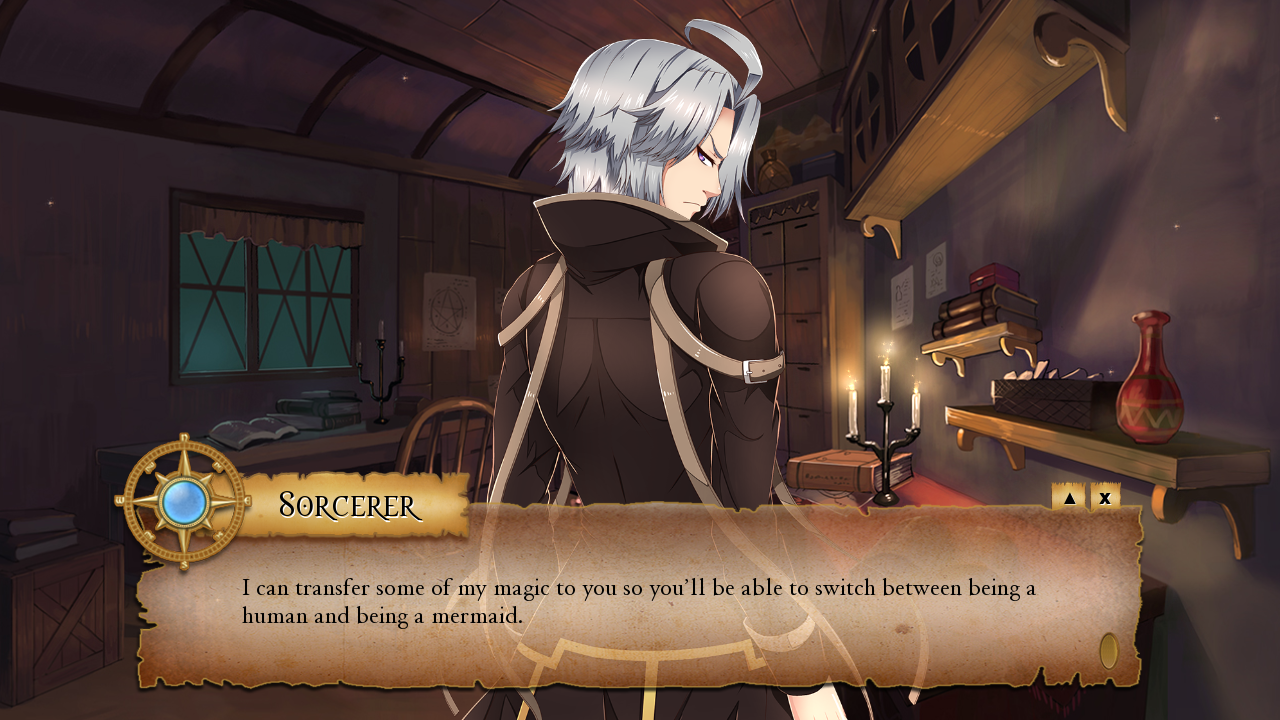Viewport: 1280px width, 720px height.
Task: Click the up-arrow tab above the dialogue box
Action: tap(1069, 497)
